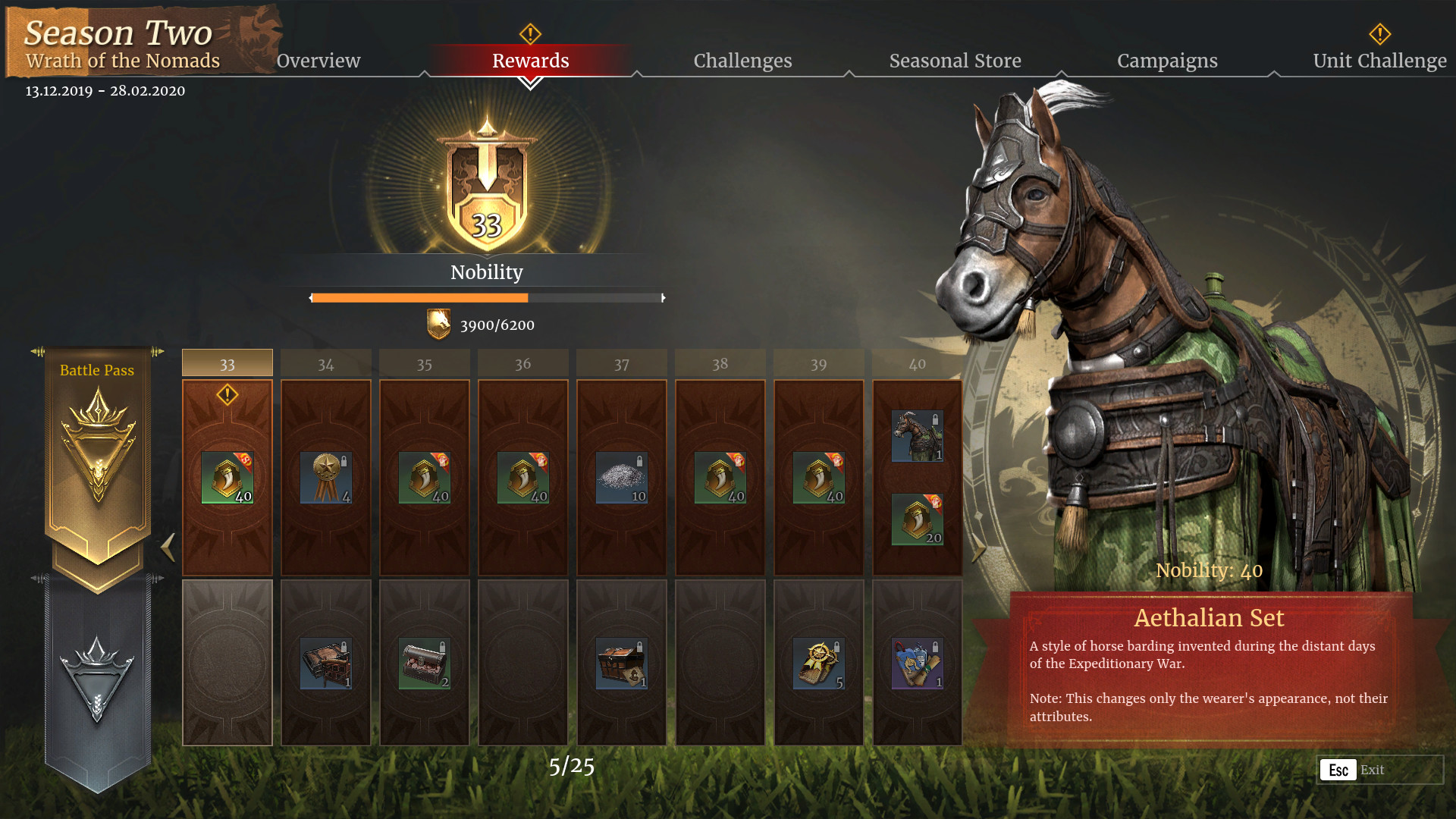Screen dimensions: 1456x819
Task: Select the compass scheme reward below tier 39
Action: [817, 664]
